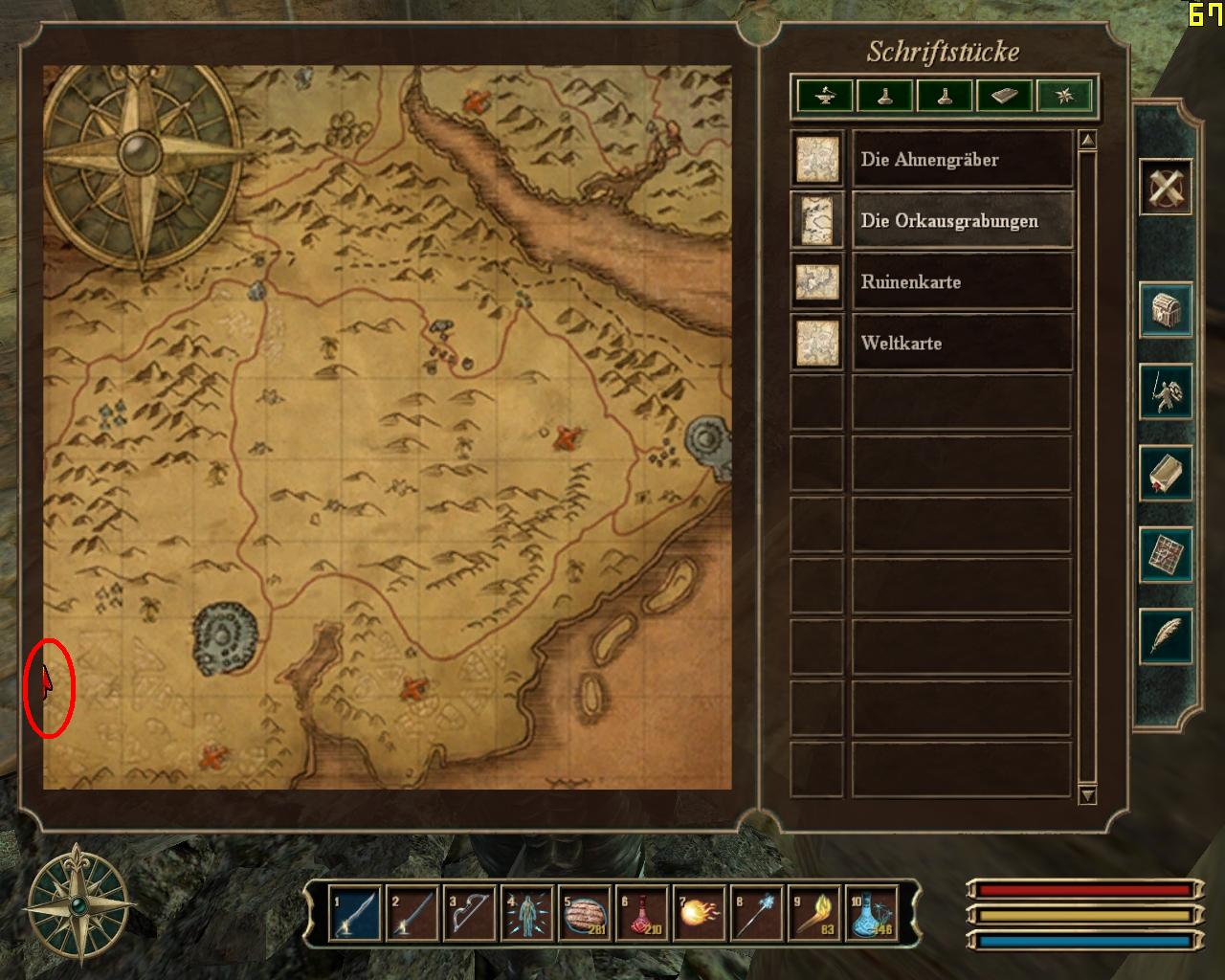Switch to the anvil category tab
Viewport: 1225px width, 980px height.
pyautogui.click(x=825, y=96)
